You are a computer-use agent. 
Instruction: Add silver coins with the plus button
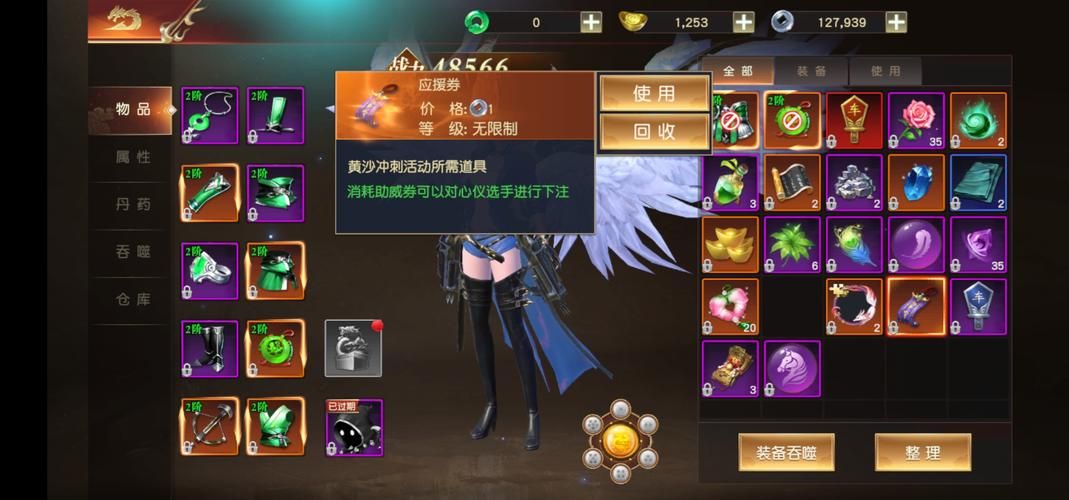[896, 22]
